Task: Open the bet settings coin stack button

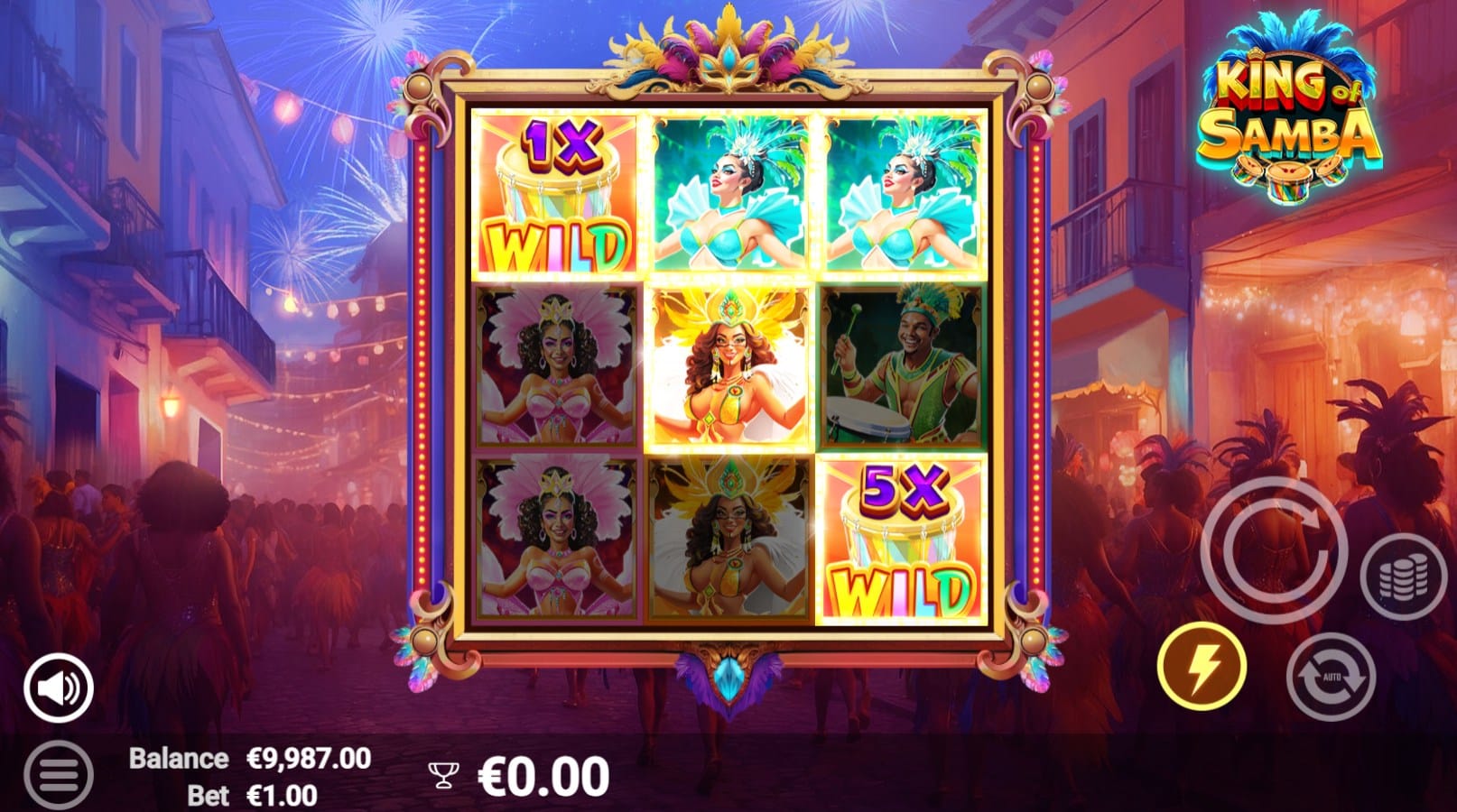Action: point(1403,577)
